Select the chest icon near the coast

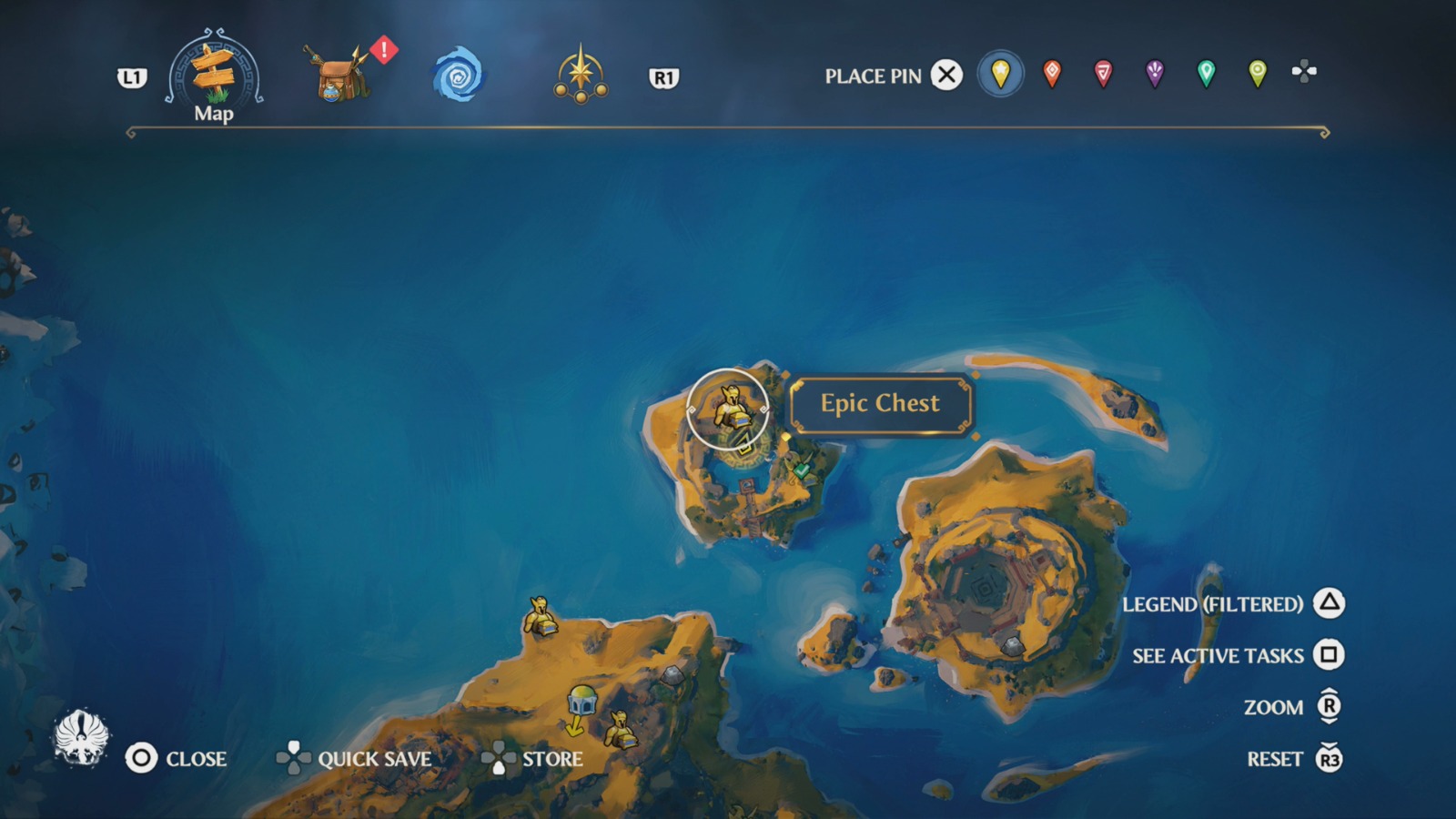coord(539,617)
